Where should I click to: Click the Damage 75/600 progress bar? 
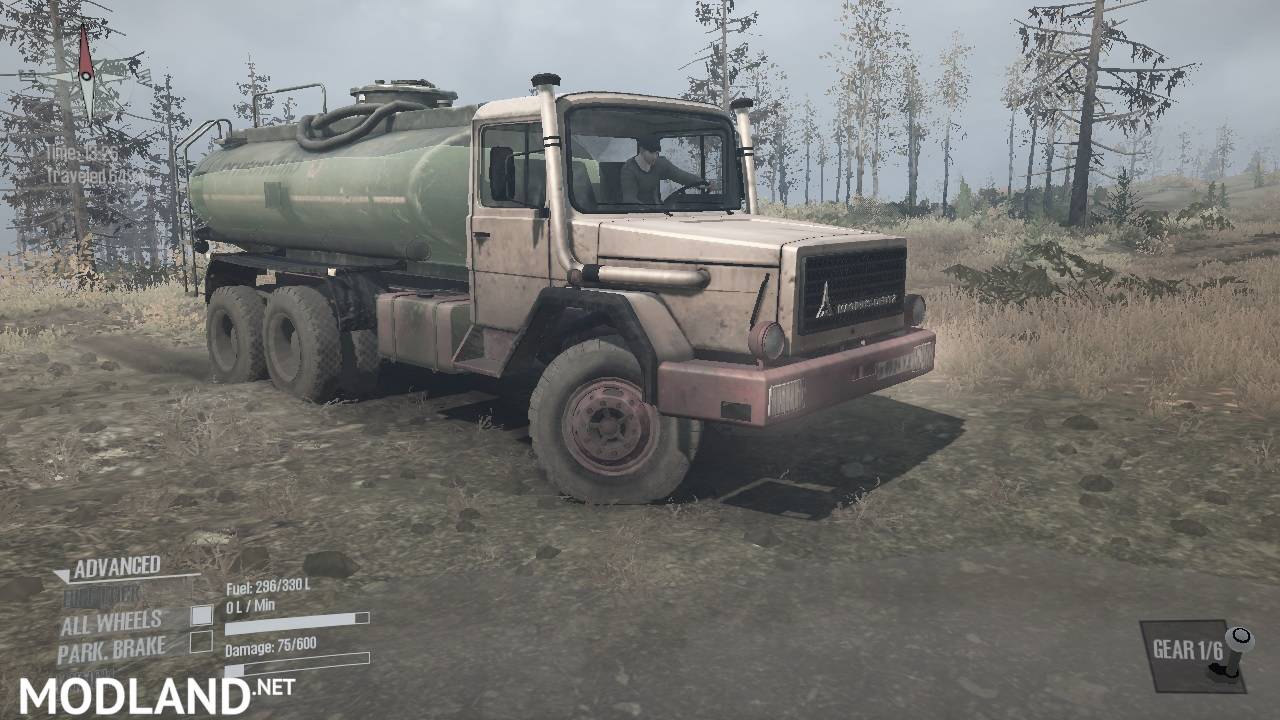pyautogui.click(x=295, y=658)
